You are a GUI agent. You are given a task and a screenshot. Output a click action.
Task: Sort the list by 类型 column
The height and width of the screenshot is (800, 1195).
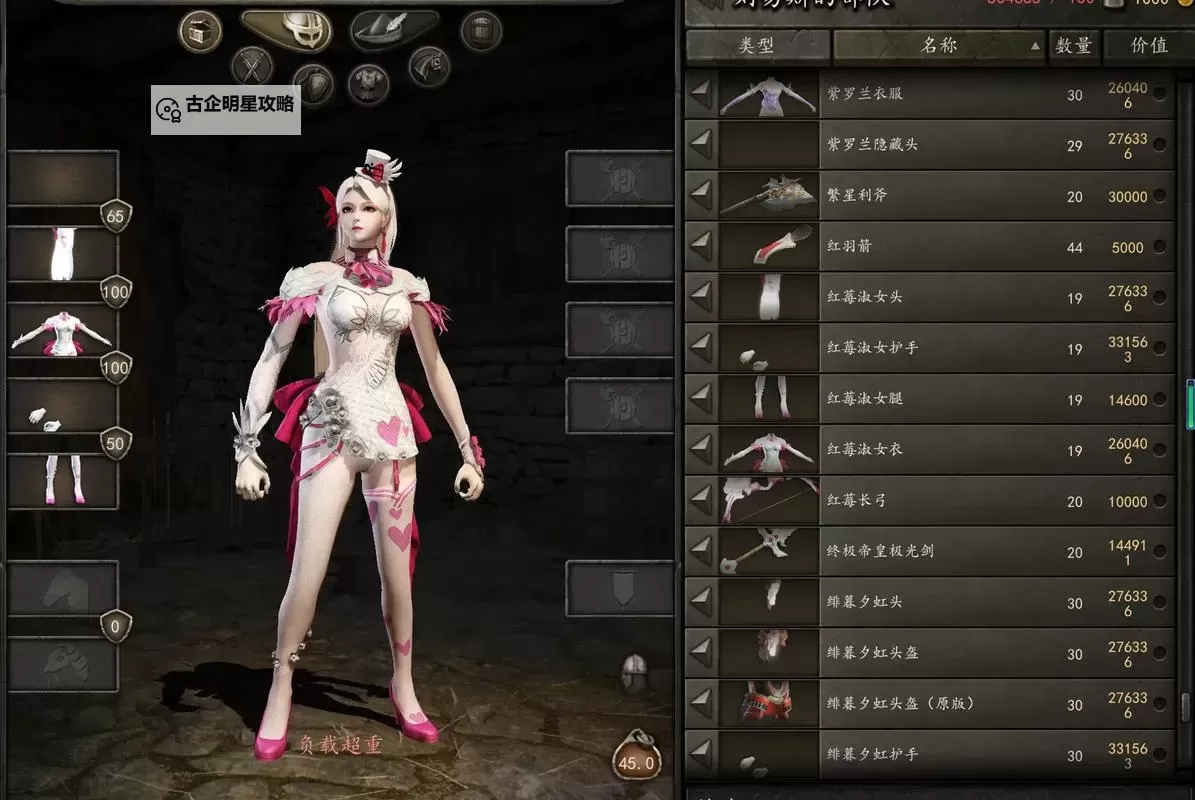point(757,46)
